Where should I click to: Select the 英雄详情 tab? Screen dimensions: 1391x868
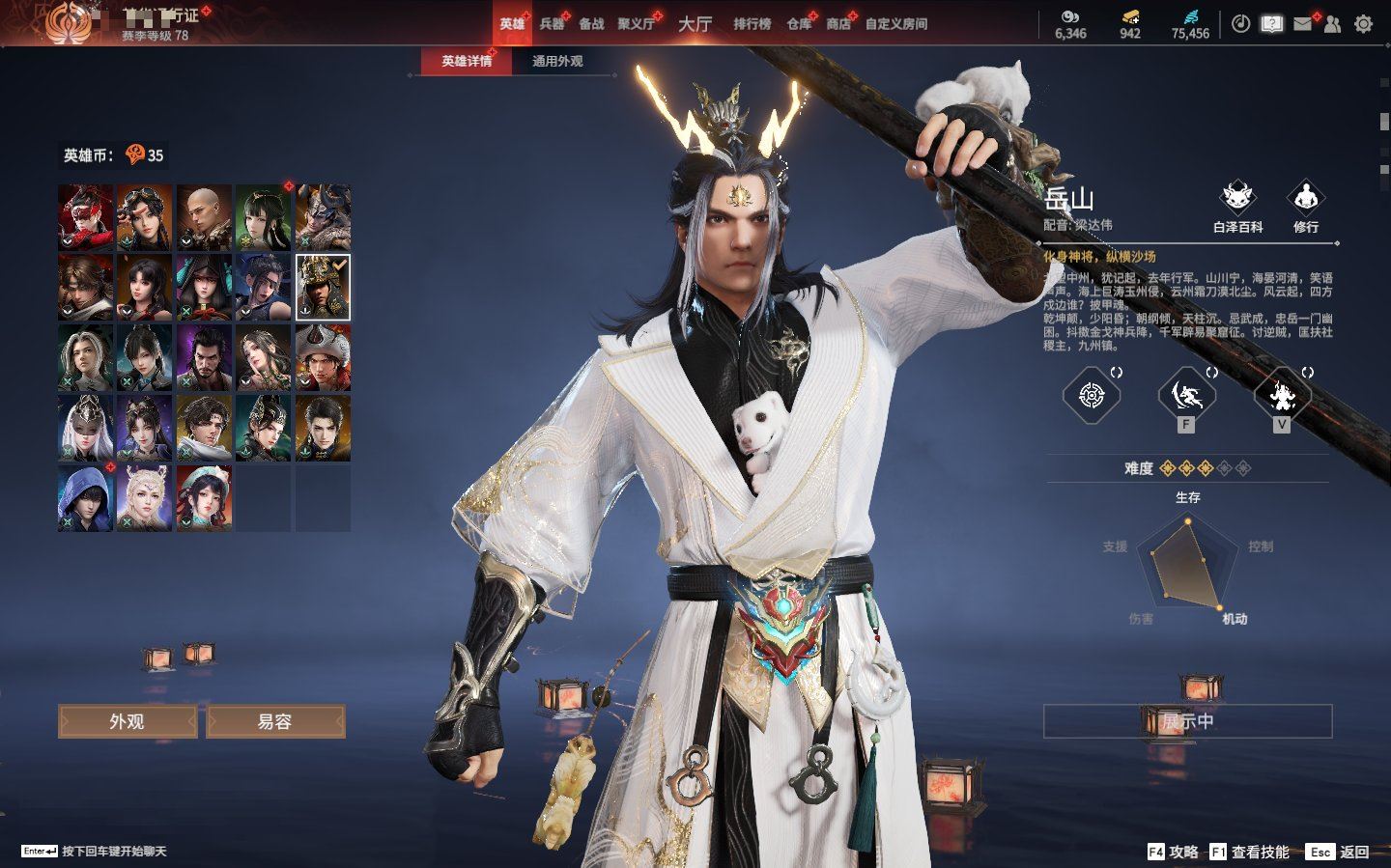click(x=467, y=61)
